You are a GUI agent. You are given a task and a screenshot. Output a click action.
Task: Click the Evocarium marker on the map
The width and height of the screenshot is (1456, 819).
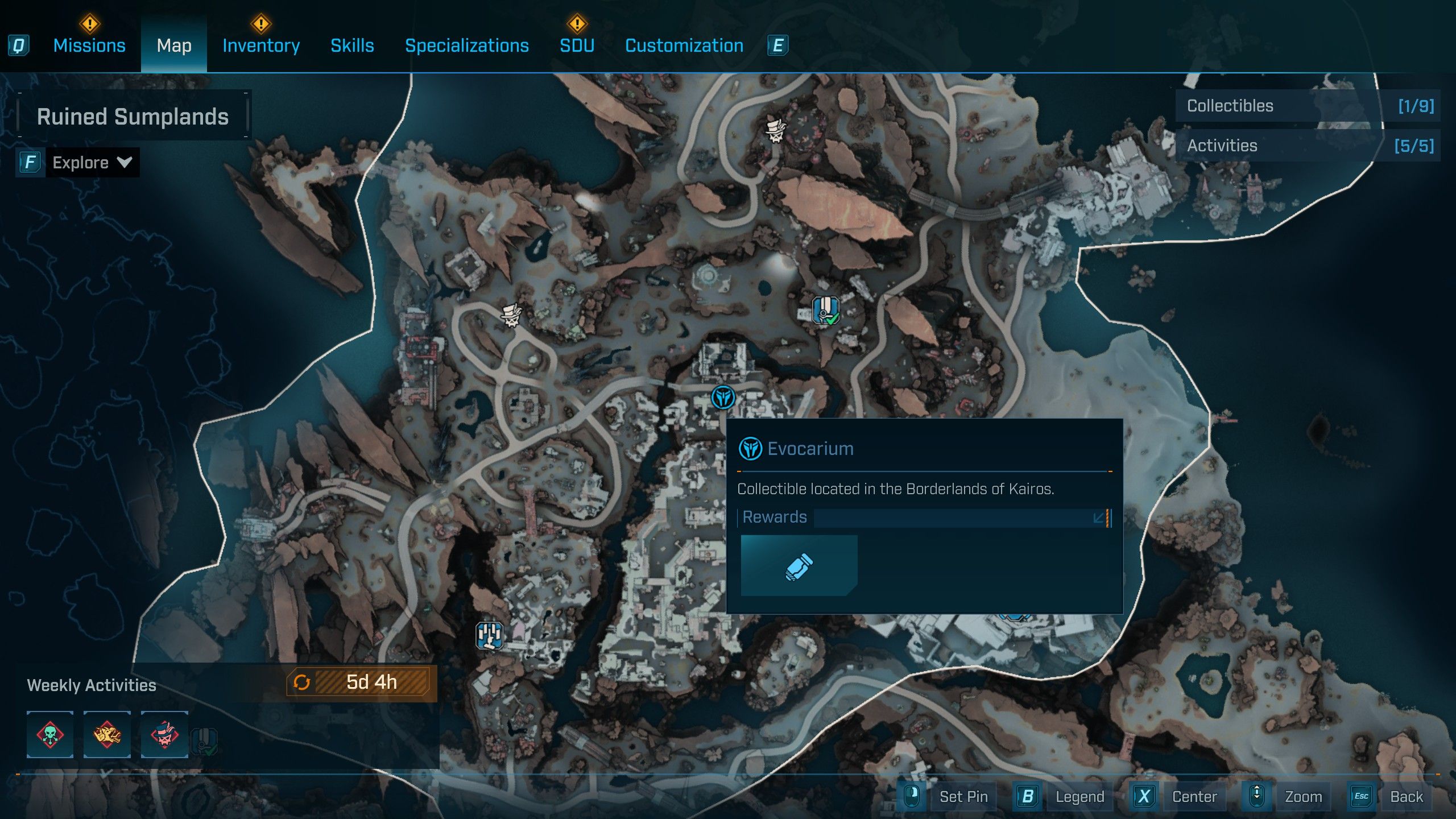click(723, 397)
